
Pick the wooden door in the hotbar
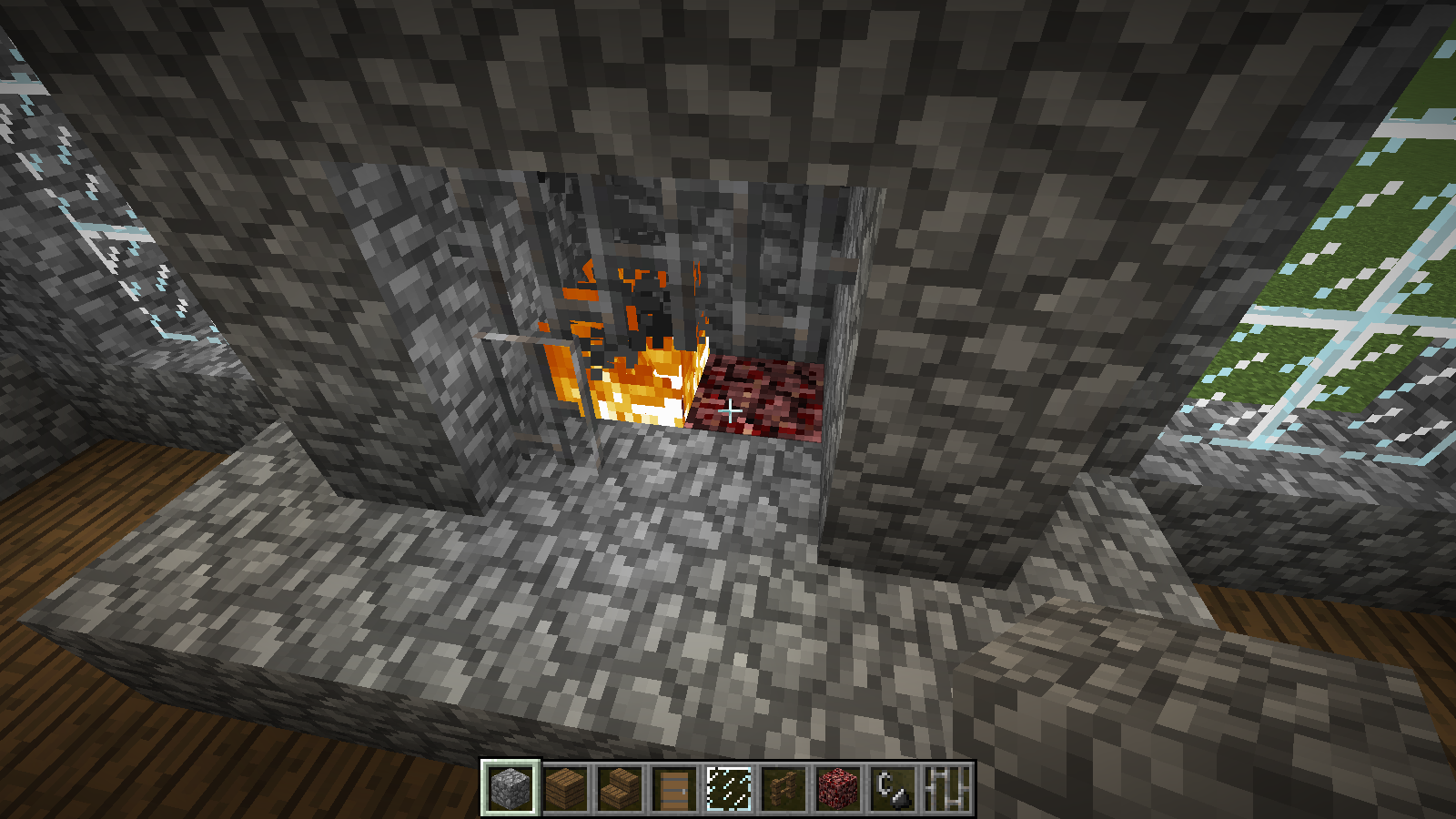click(x=674, y=788)
